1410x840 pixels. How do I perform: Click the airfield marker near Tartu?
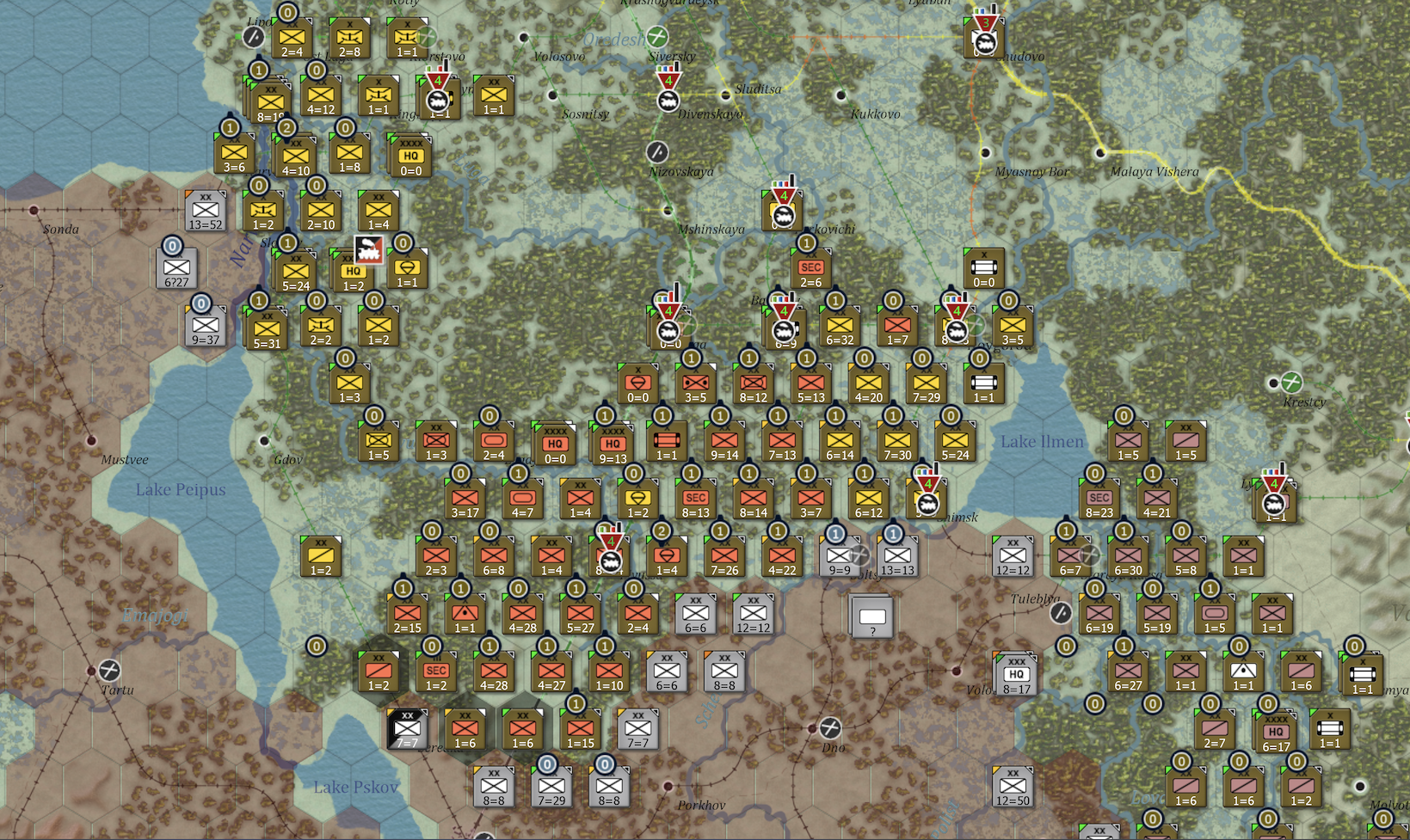pos(109,671)
